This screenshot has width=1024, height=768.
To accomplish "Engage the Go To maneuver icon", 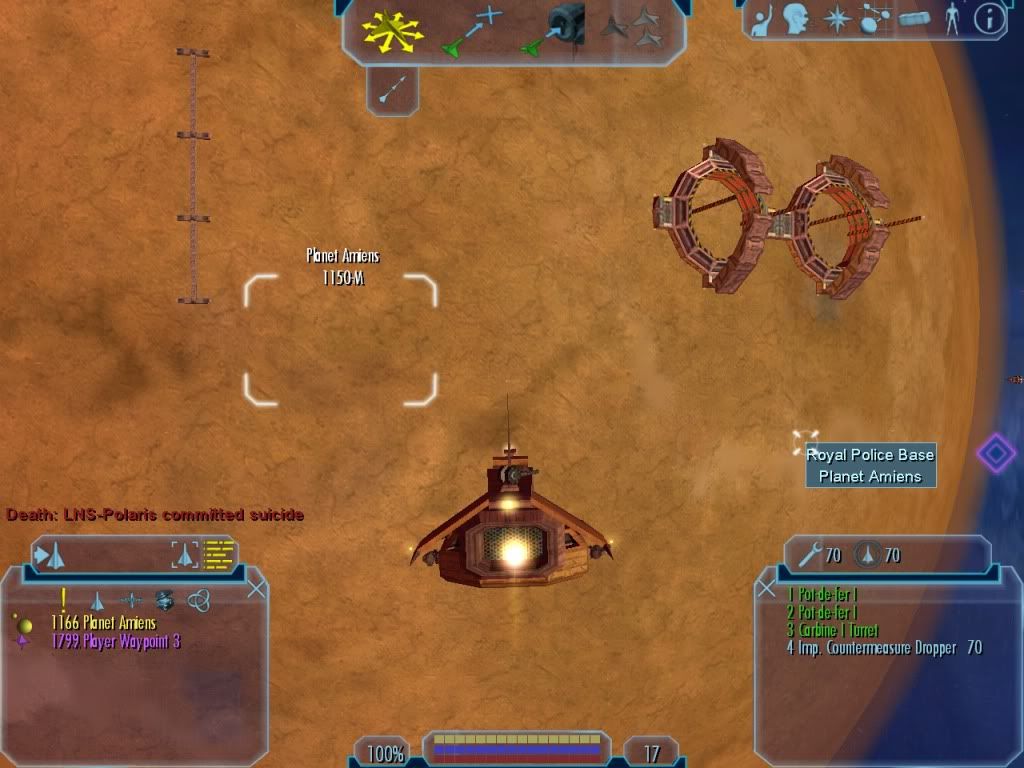I will (x=468, y=30).
